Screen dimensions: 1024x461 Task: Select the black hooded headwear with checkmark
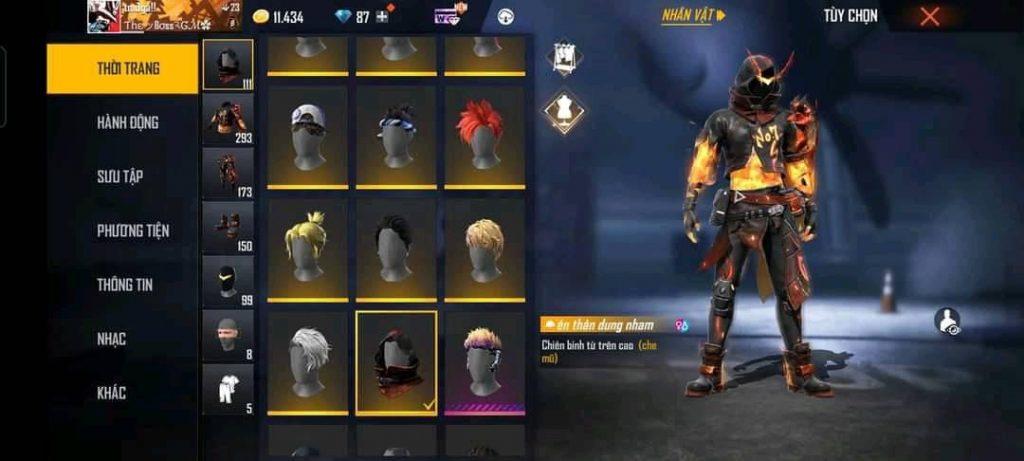point(396,362)
